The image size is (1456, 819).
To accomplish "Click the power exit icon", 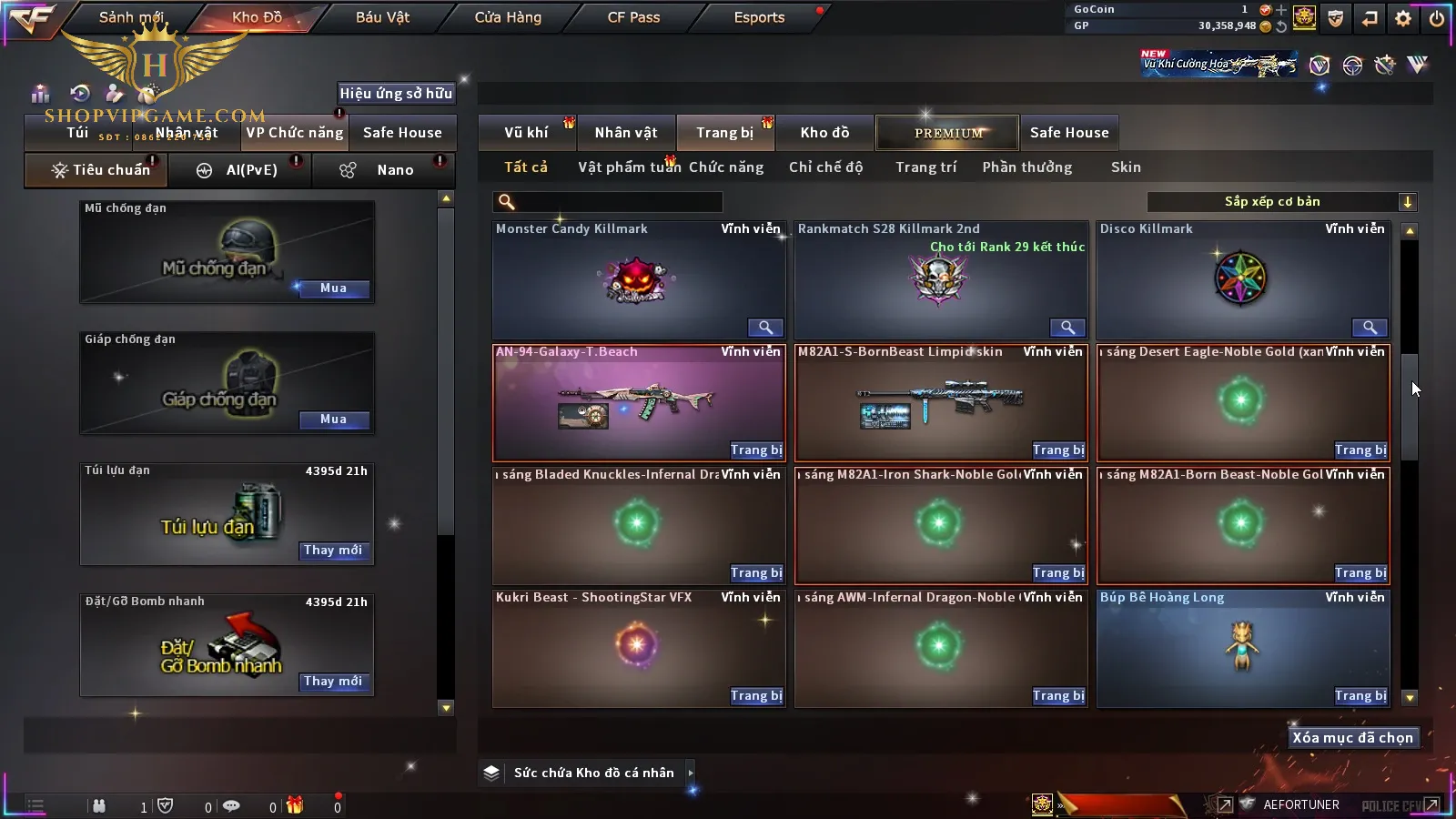I will click(1437, 18).
